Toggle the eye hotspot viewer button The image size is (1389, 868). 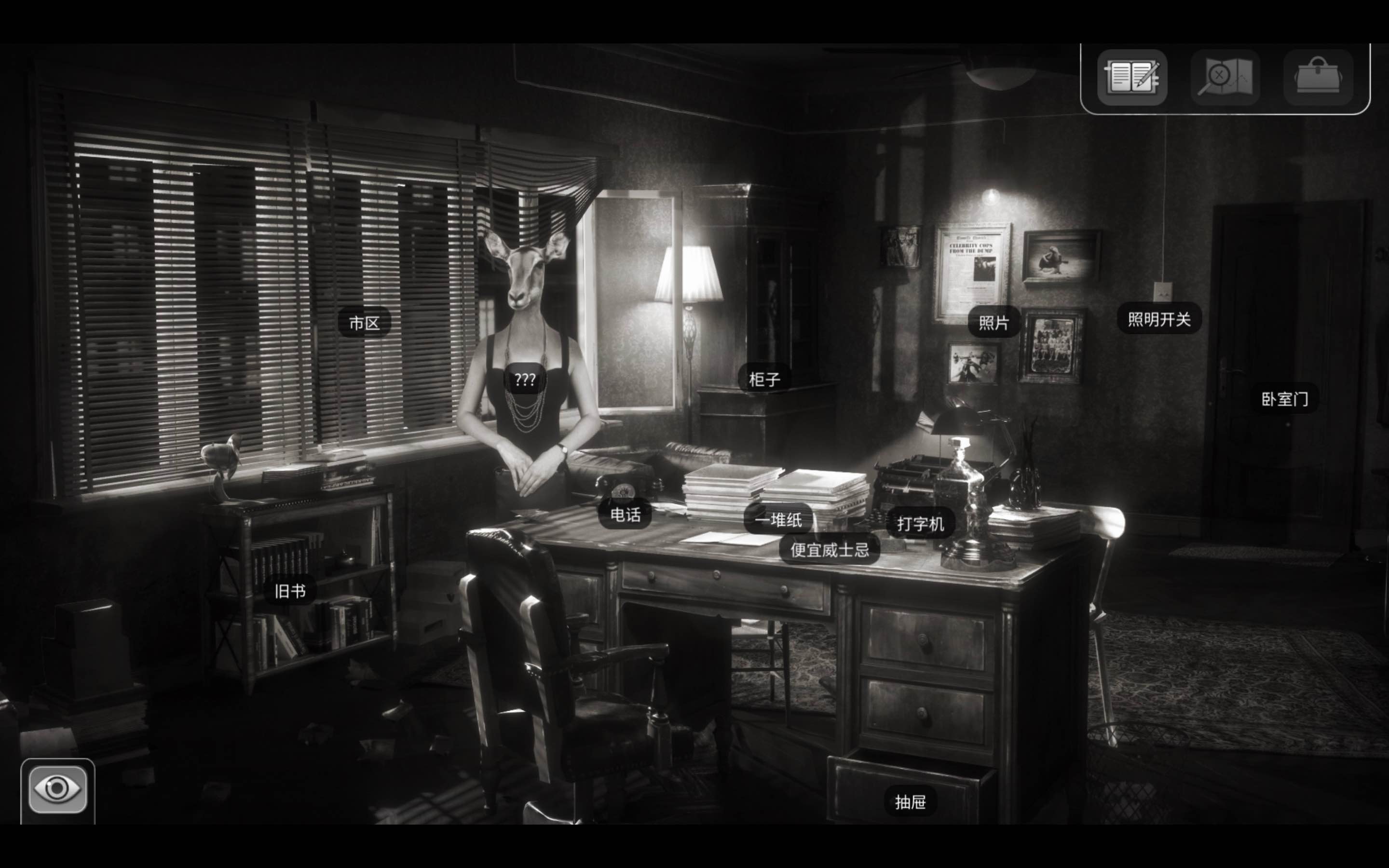[57, 789]
